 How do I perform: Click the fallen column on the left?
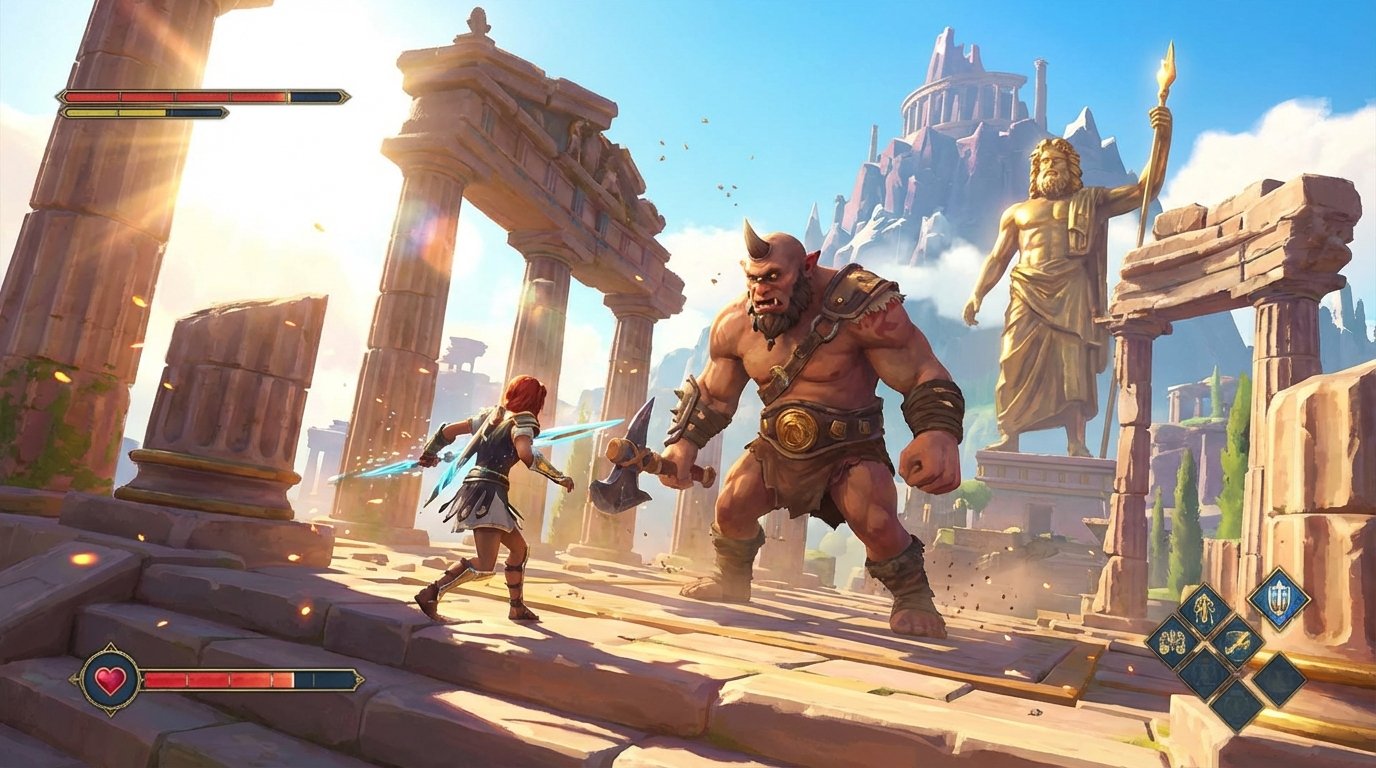click(230, 390)
